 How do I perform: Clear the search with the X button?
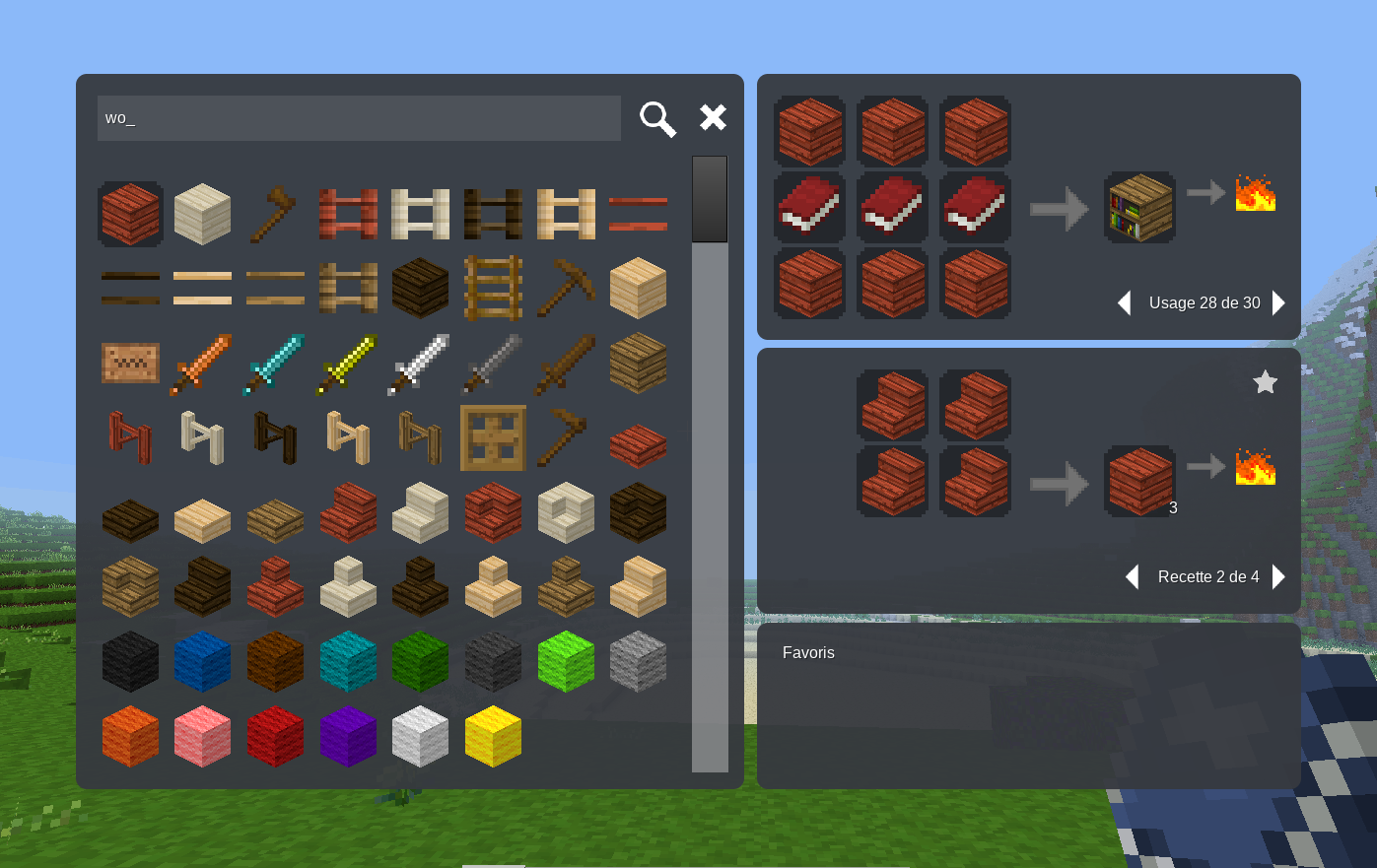coord(712,116)
